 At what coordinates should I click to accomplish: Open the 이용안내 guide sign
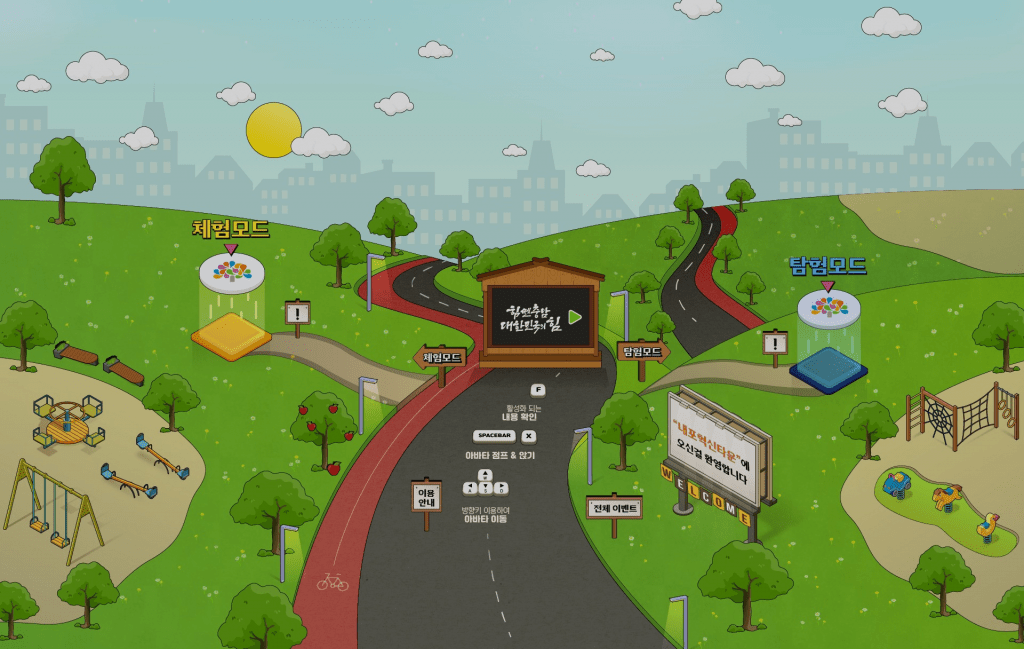(x=426, y=496)
